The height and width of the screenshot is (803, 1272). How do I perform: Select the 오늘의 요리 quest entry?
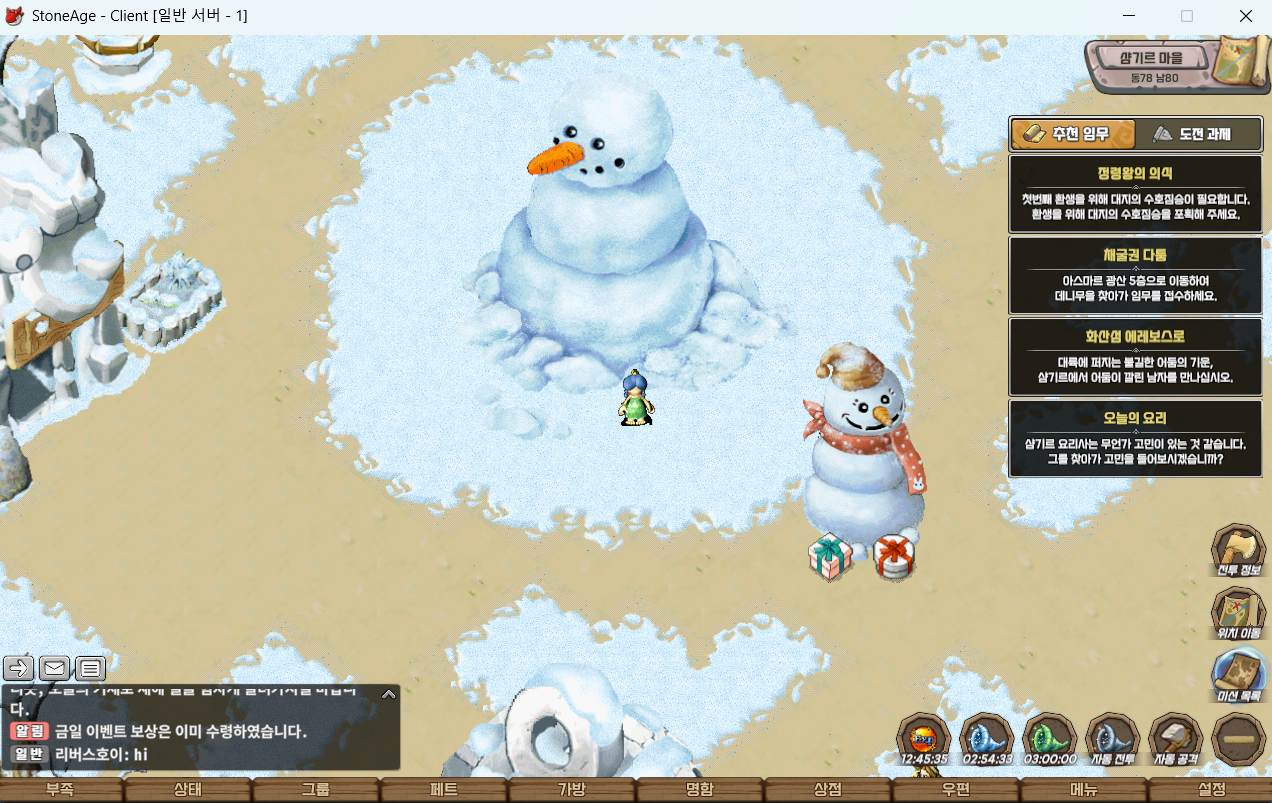tap(1135, 439)
